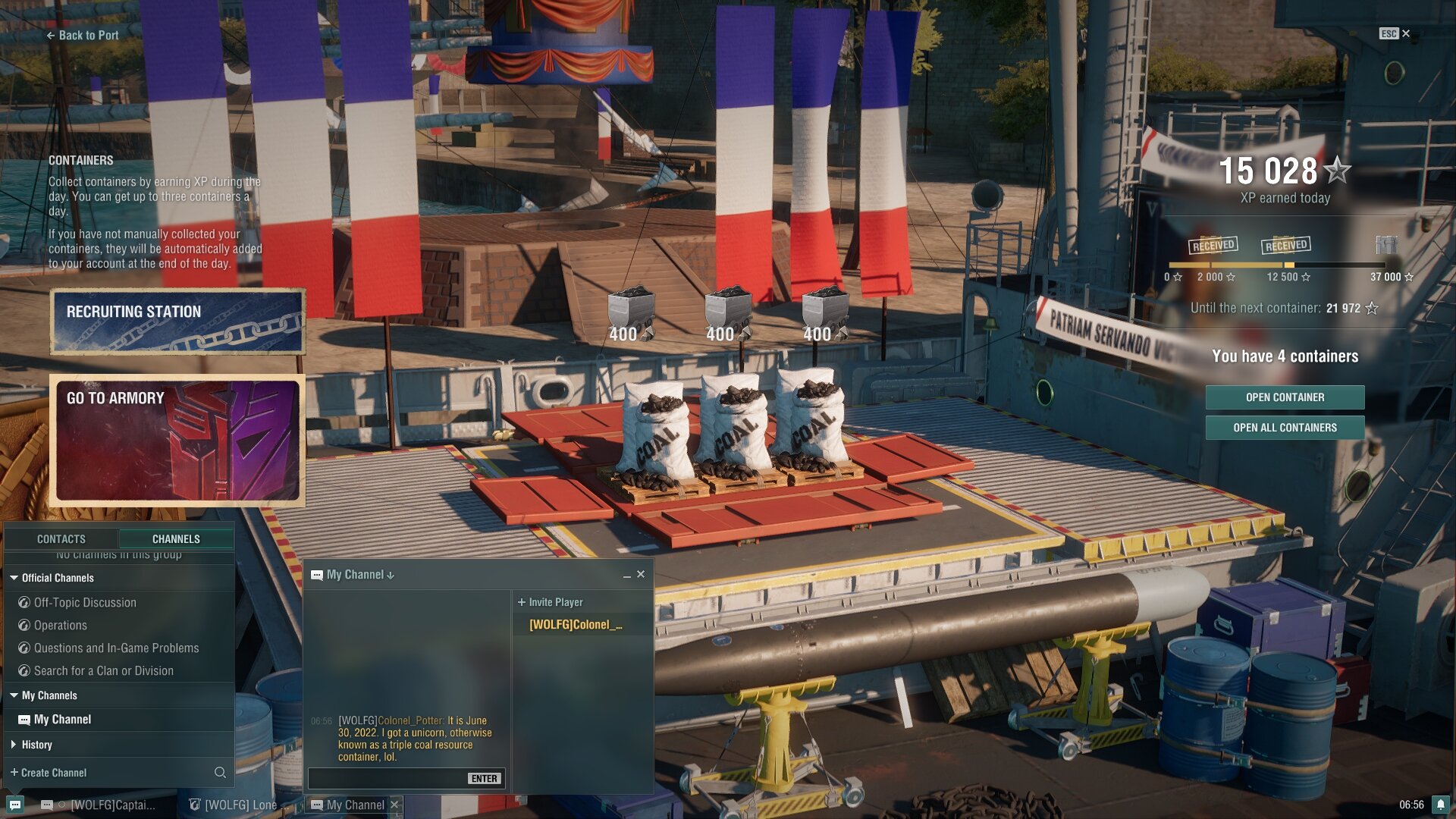This screenshot has height=819, width=1456.
Task: Open all containers at once
Action: pyautogui.click(x=1285, y=428)
